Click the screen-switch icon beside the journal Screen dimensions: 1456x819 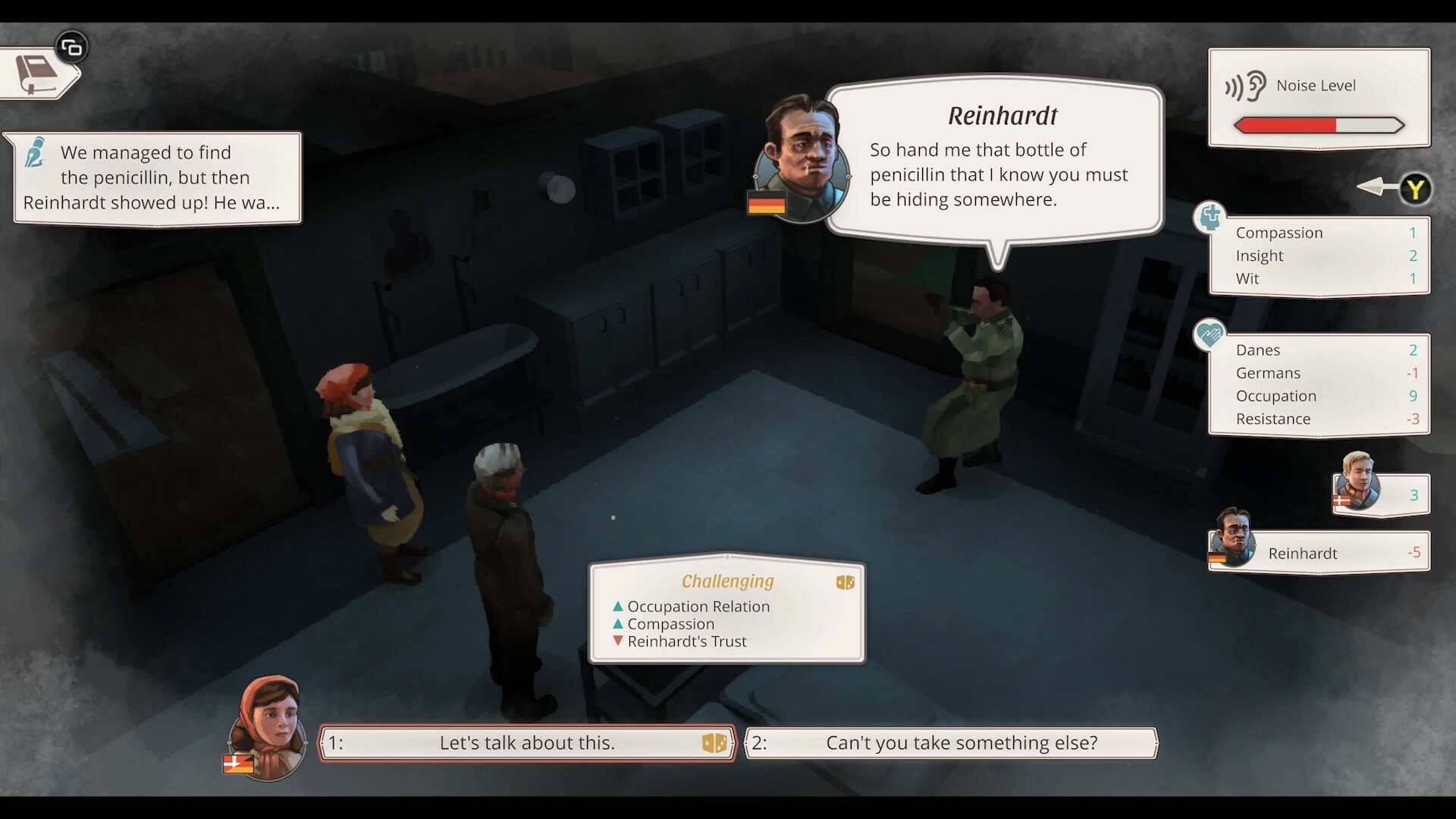(72, 46)
